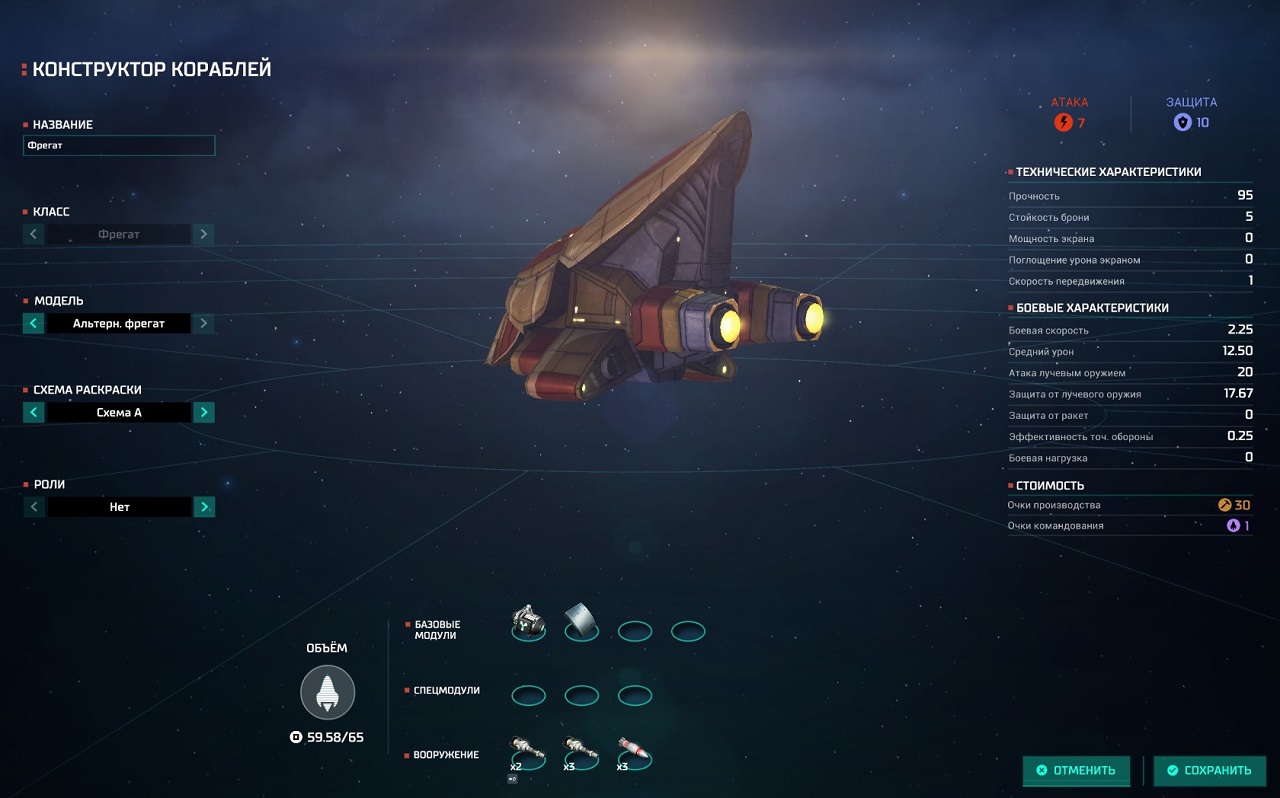This screenshot has width=1280, height=798.
Task: Select the x3 missile weapon slot
Action: coord(634,752)
